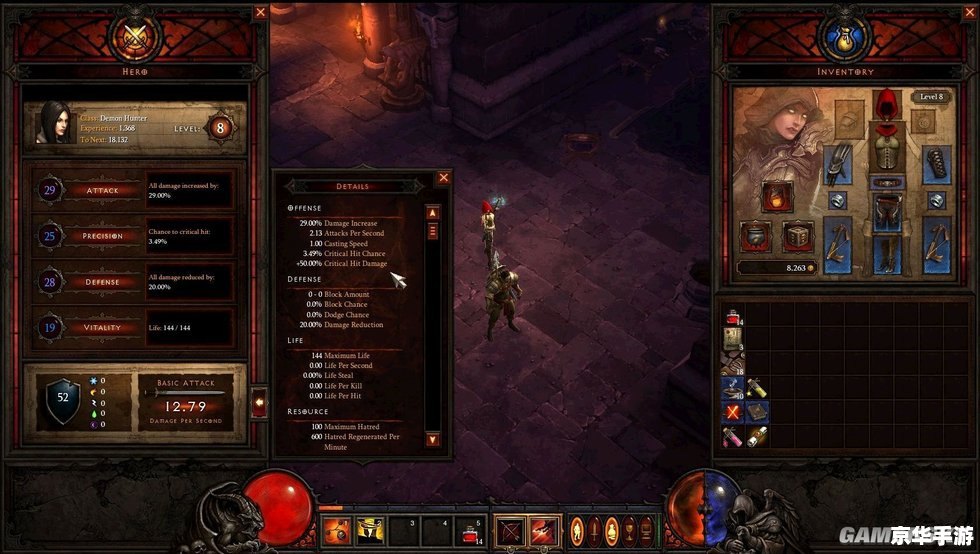This screenshot has width=980, height=554.
Task: Select the Precision attribute button
Action: click(x=102, y=236)
